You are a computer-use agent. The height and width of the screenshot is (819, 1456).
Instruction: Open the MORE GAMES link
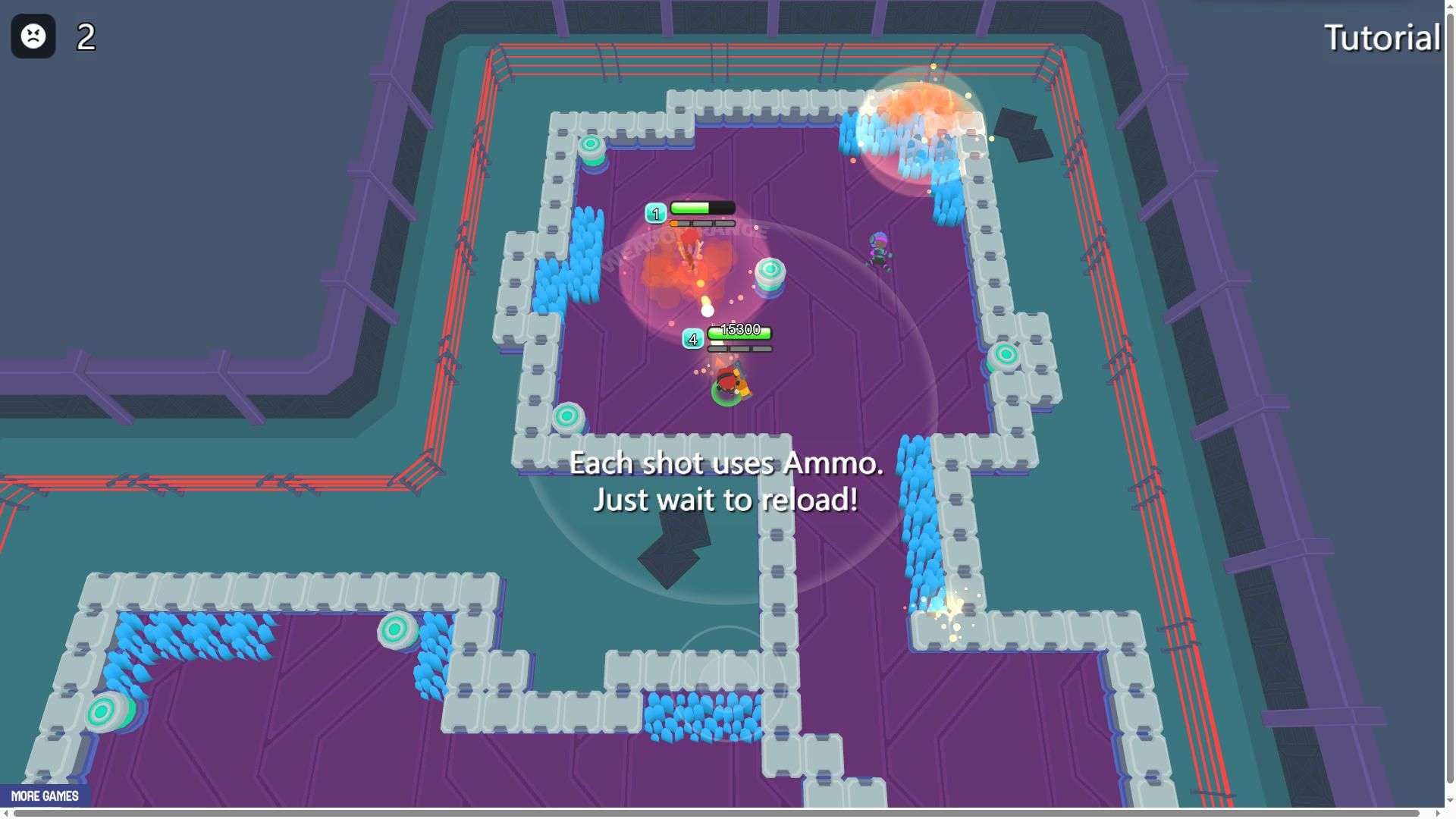[45, 795]
